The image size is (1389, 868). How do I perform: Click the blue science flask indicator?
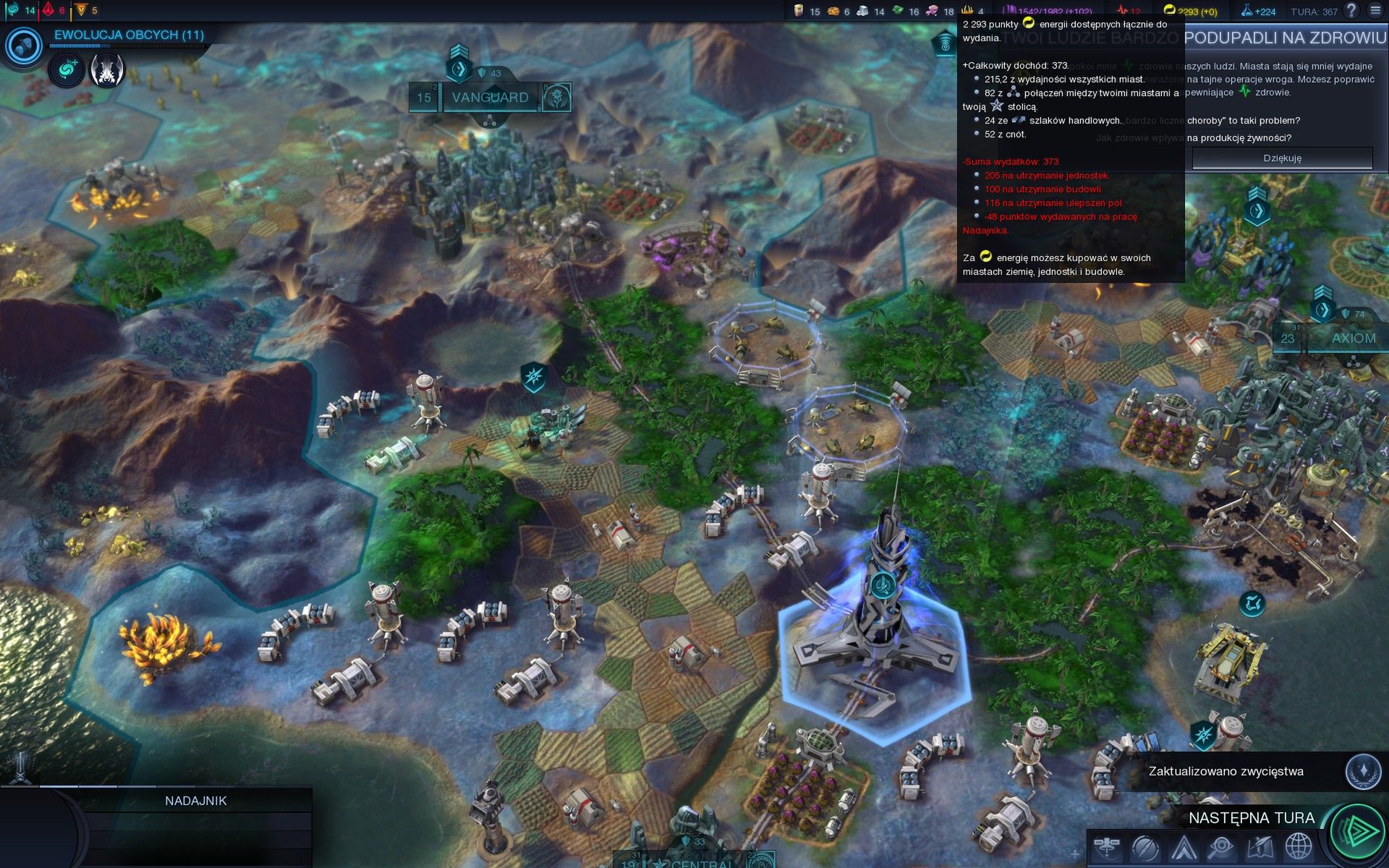(x=1258, y=11)
